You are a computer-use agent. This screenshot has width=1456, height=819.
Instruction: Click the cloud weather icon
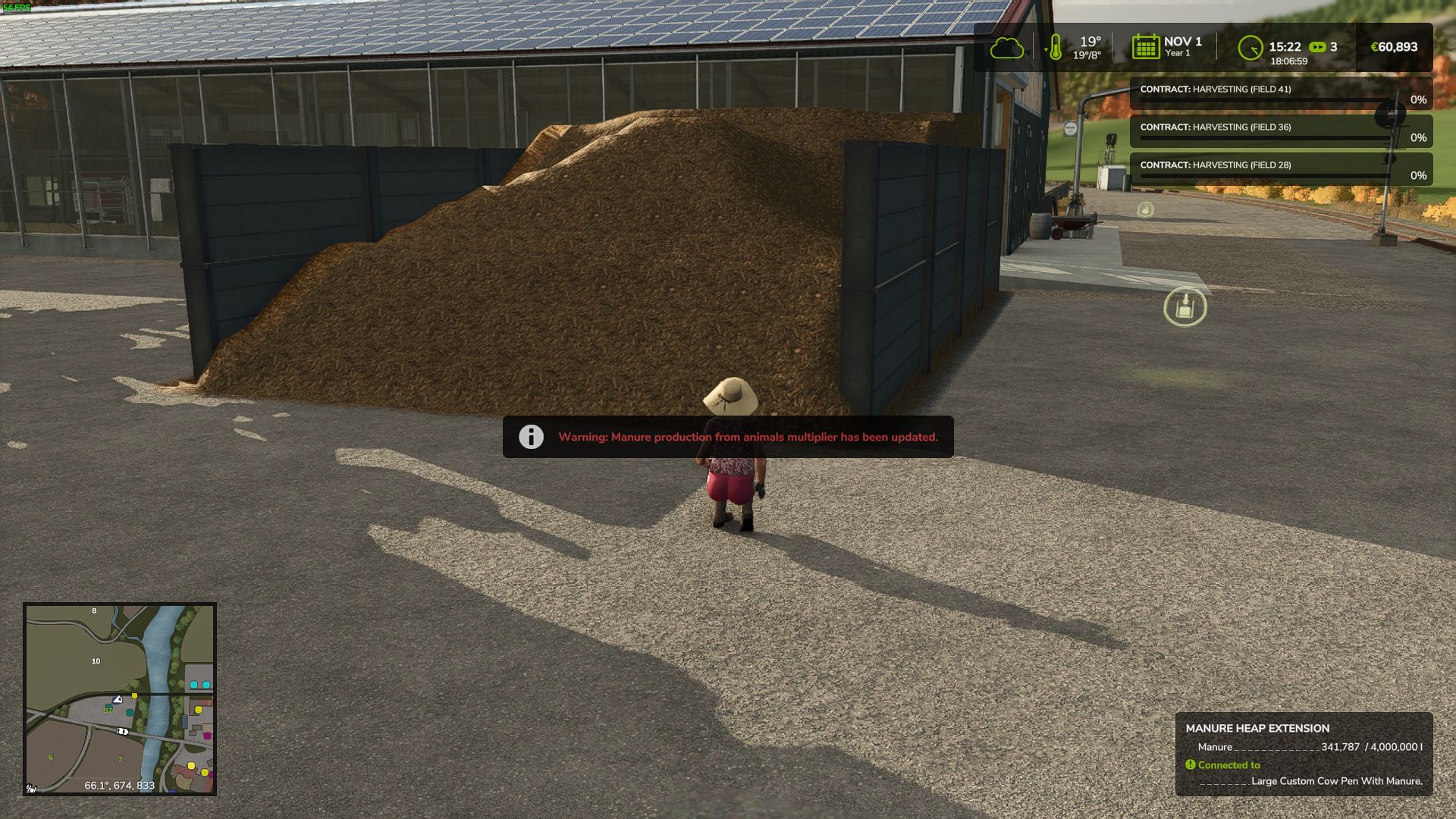[1006, 48]
